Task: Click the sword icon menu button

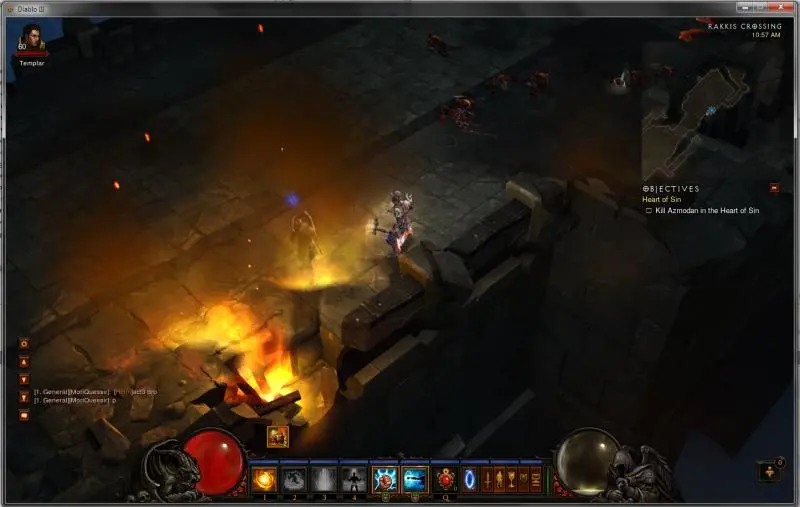Action: pyautogui.click(x=487, y=480)
